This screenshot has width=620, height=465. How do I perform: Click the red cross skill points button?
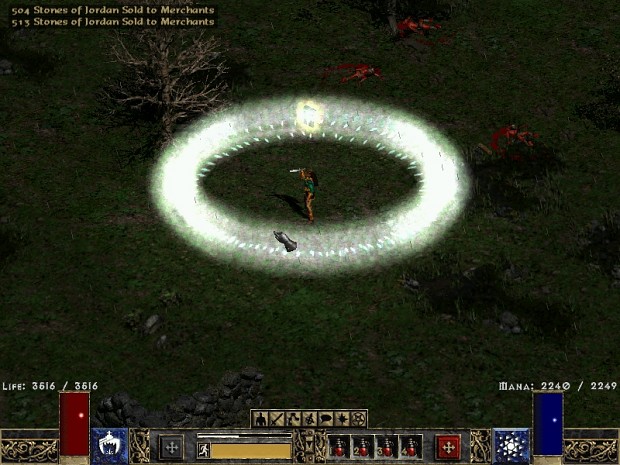click(x=448, y=446)
